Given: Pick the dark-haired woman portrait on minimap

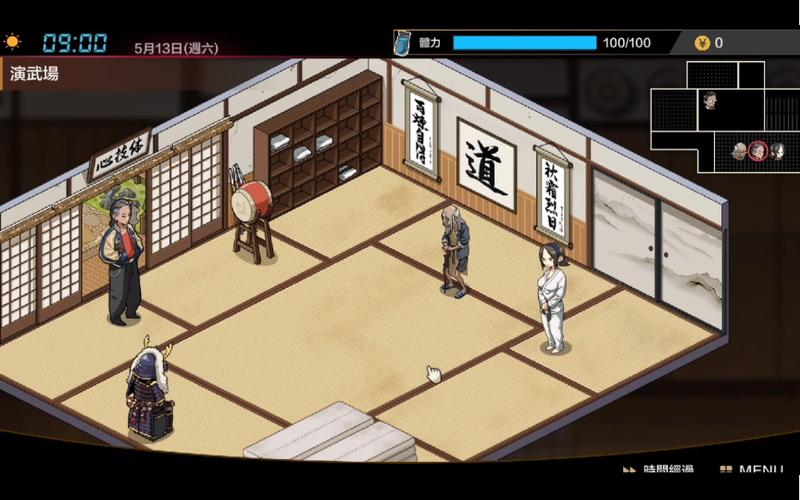Looking at the screenshot, I should pyautogui.click(x=776, y=151).
